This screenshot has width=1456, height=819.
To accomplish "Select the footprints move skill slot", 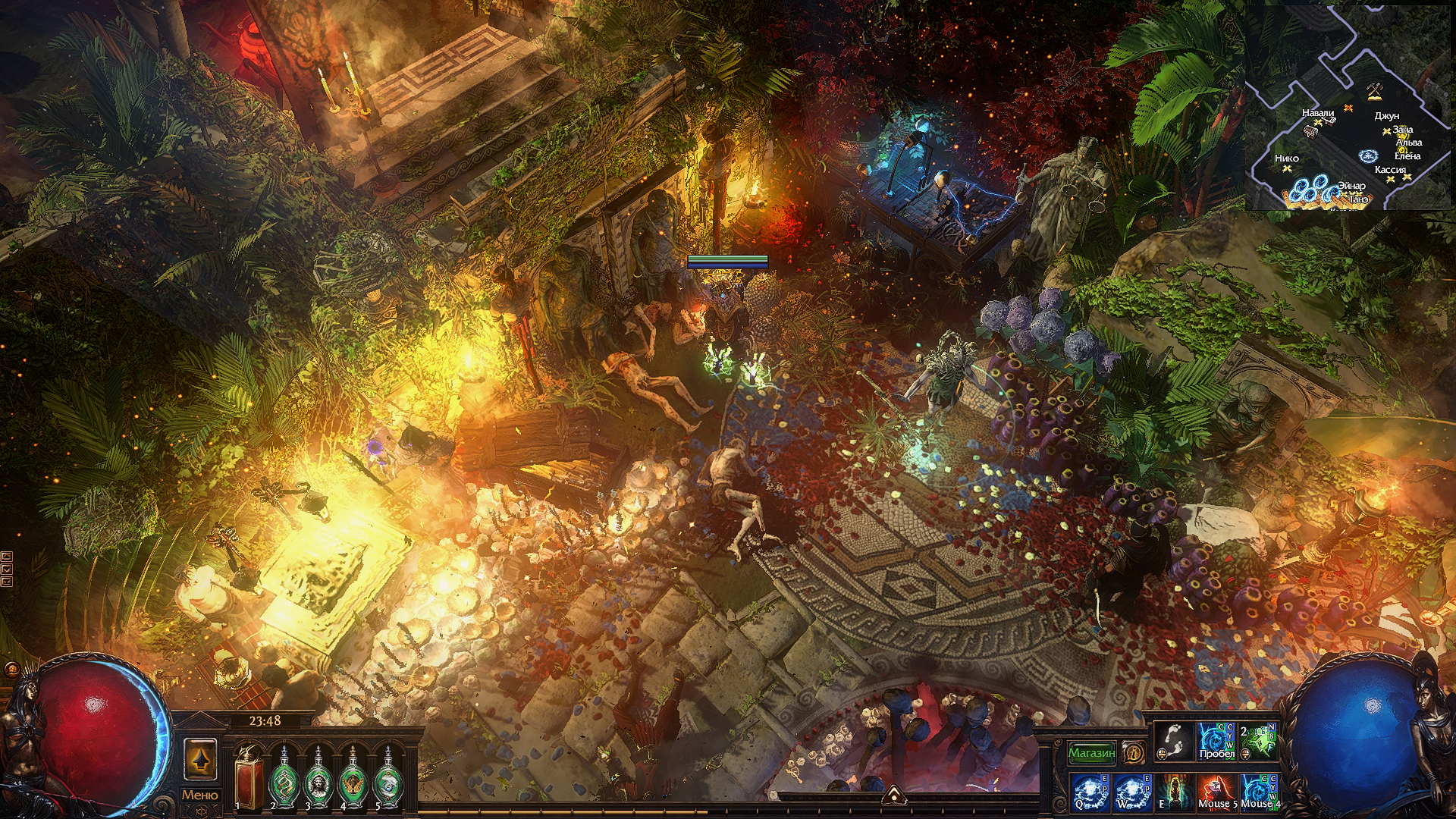I will coord(1173,741).
